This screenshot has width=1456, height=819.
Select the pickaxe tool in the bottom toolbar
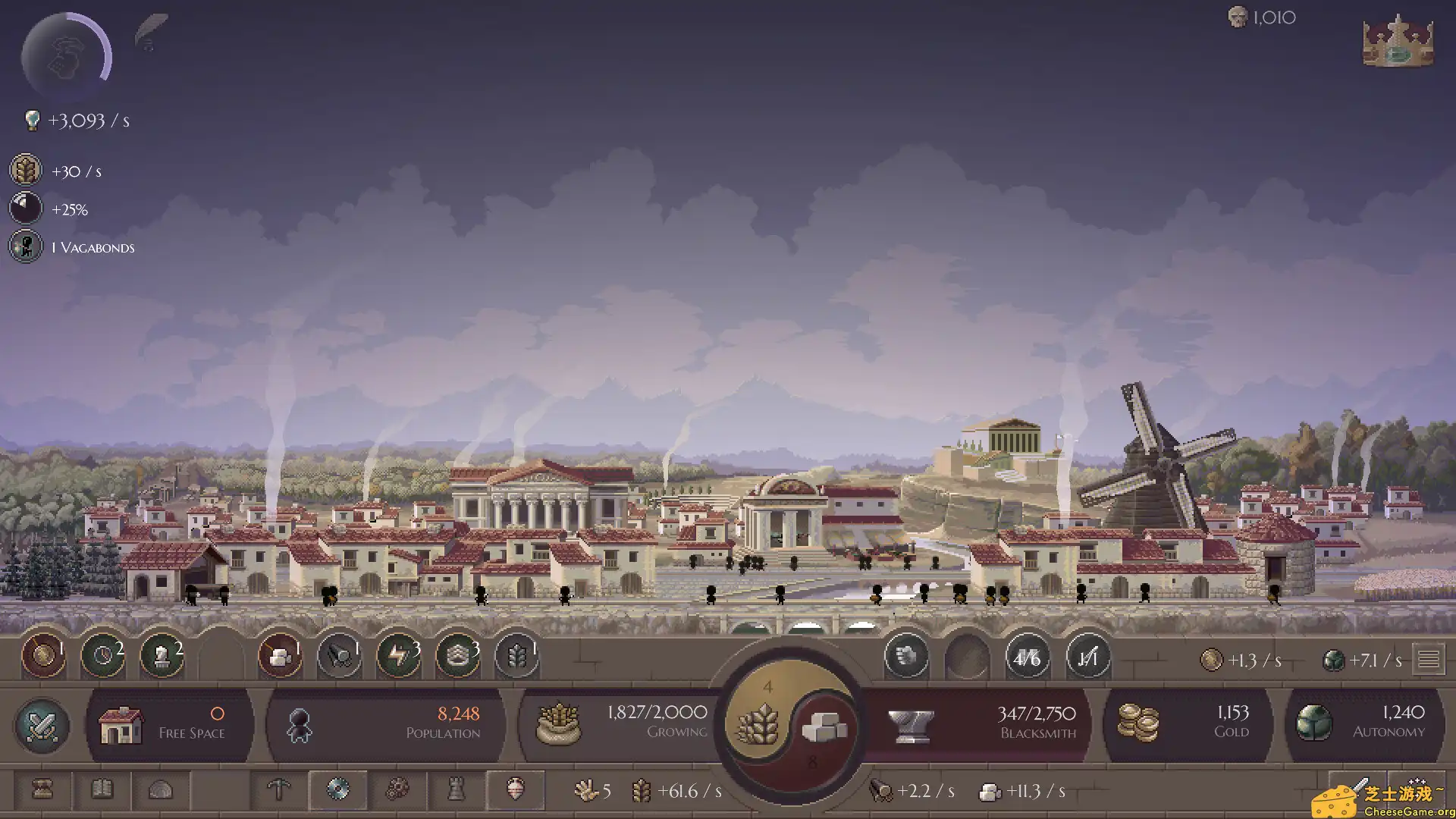click(278, 790)
